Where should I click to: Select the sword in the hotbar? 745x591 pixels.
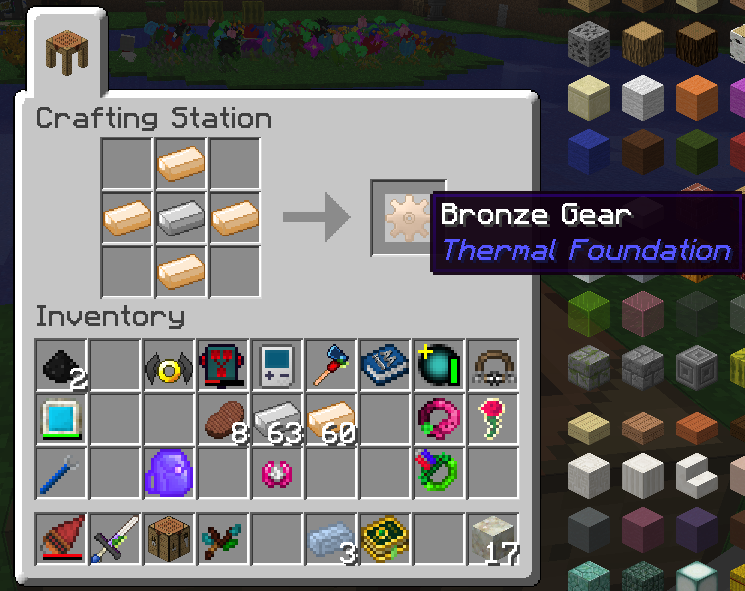[x=113, y=540]
